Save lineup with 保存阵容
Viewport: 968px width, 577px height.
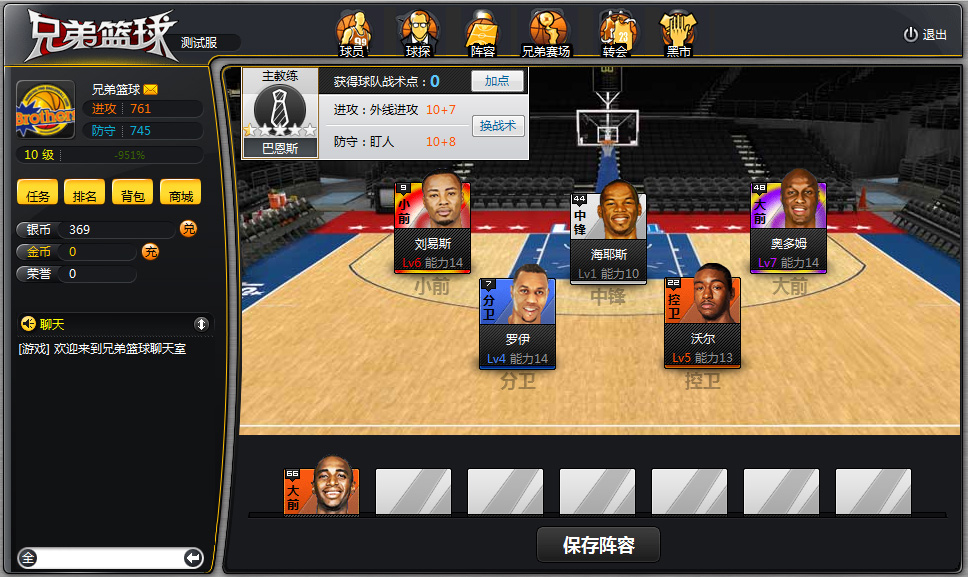tap(598, 546)
